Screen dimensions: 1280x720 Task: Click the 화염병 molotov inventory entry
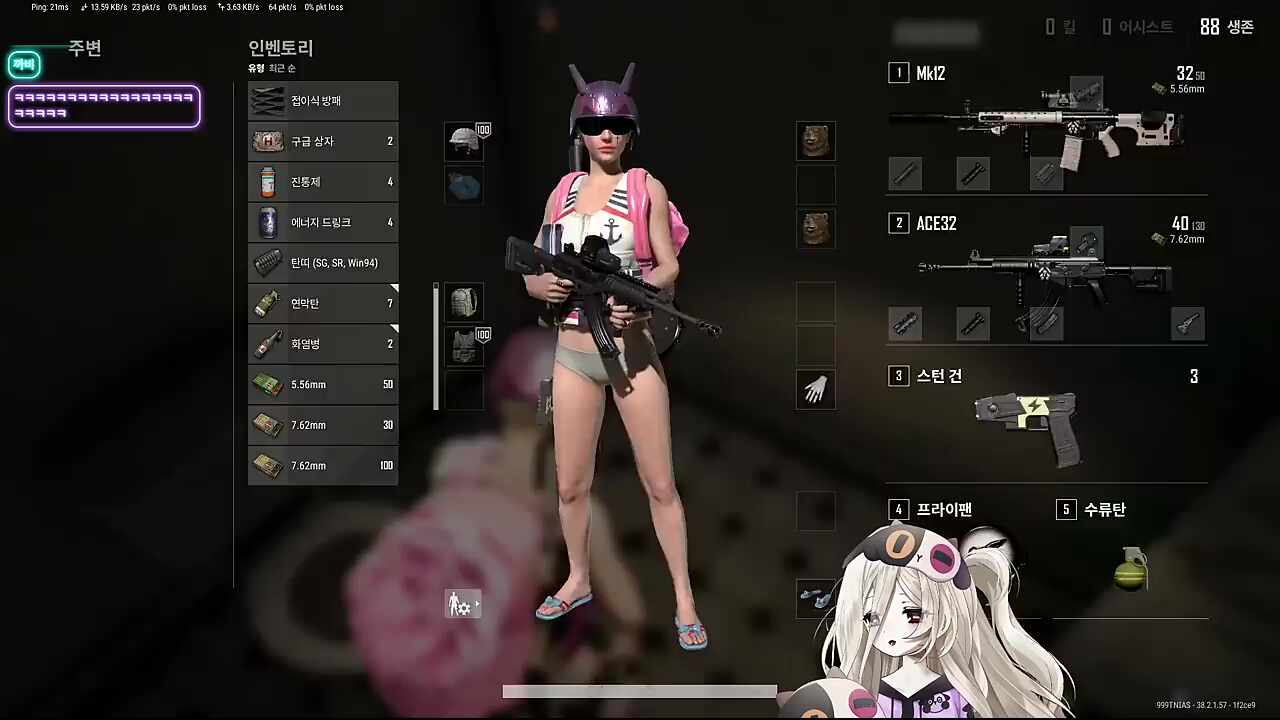click(x=322, y=343)
